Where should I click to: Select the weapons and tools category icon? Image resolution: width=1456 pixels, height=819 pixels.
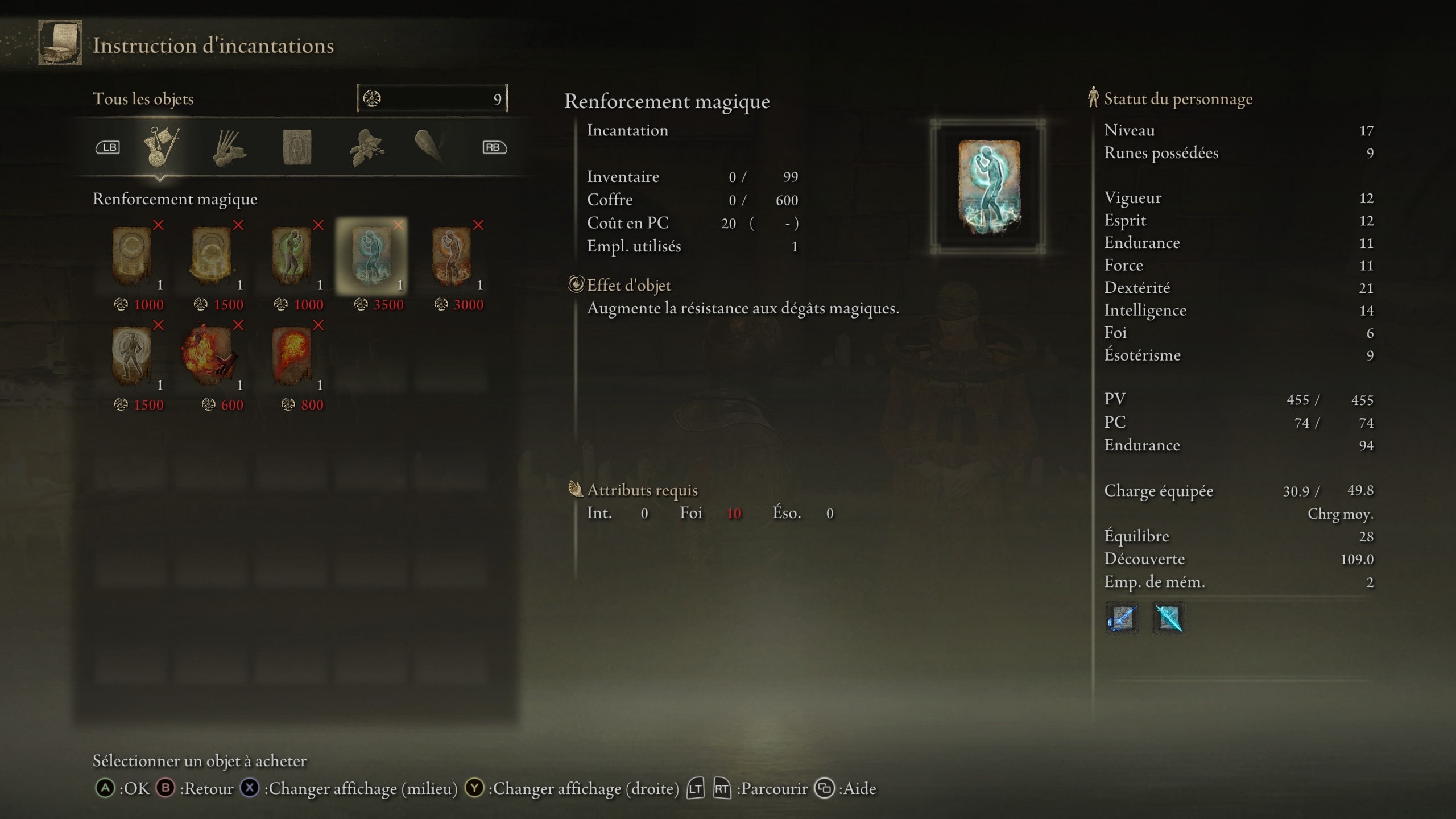point(162,147)
